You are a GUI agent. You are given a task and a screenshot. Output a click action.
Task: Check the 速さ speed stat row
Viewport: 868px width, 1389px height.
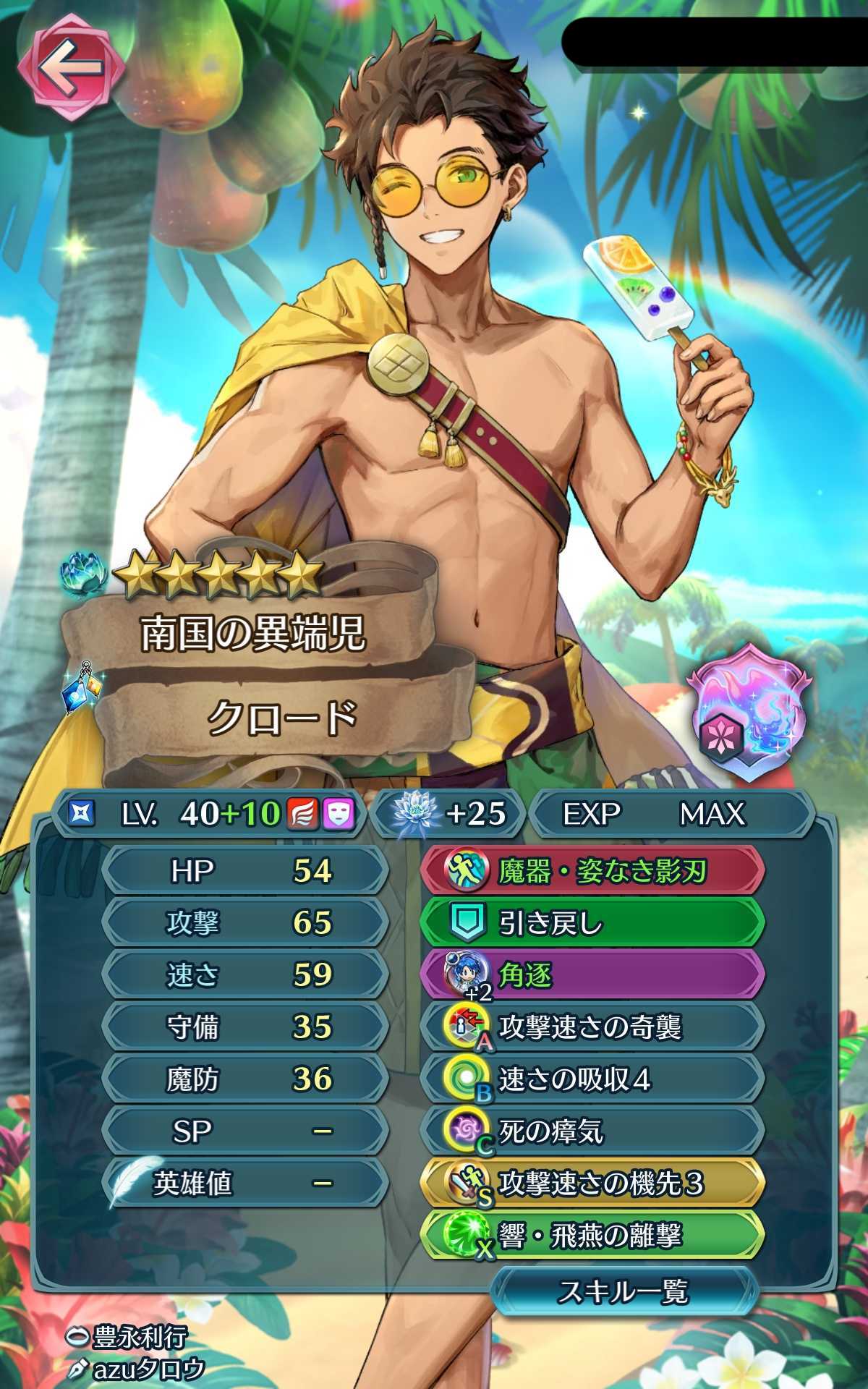246,975
